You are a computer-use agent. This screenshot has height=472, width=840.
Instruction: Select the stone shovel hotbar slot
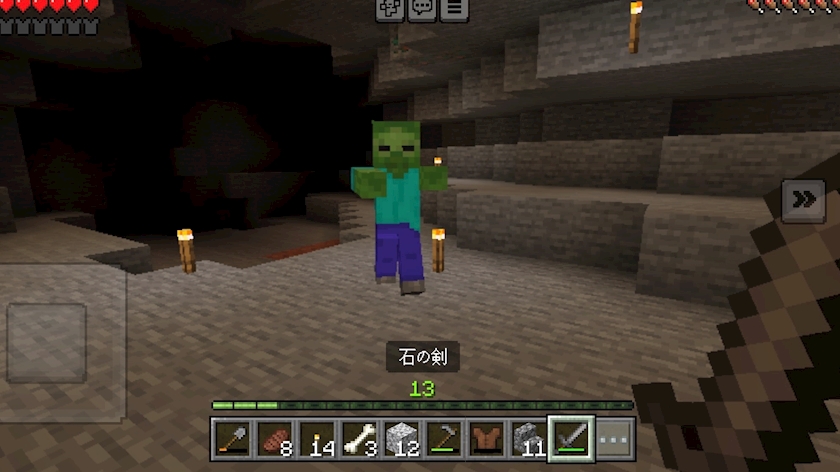tap(230, 437)
